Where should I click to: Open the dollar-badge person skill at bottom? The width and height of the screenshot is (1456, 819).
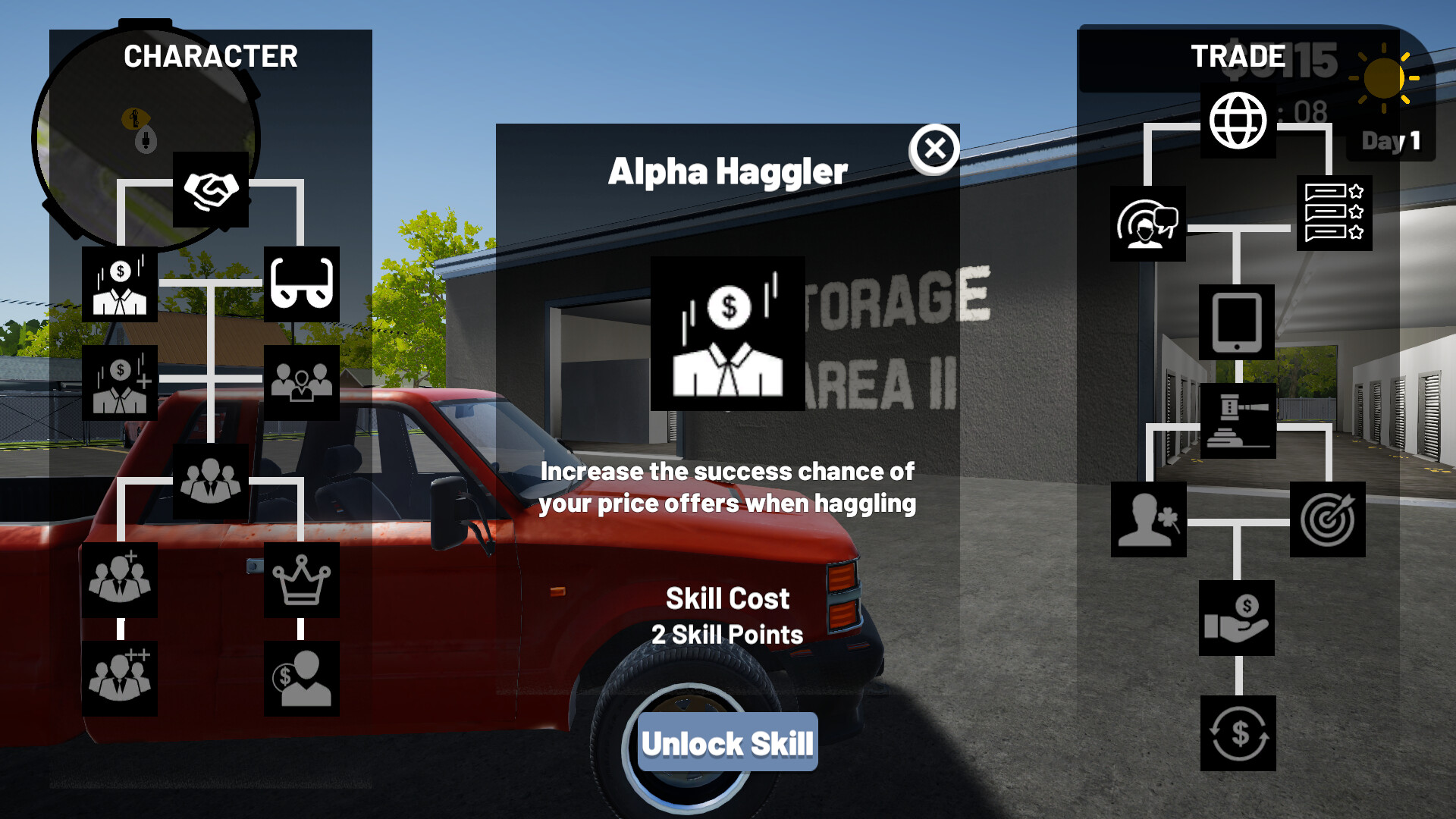(x=302, y=679)
